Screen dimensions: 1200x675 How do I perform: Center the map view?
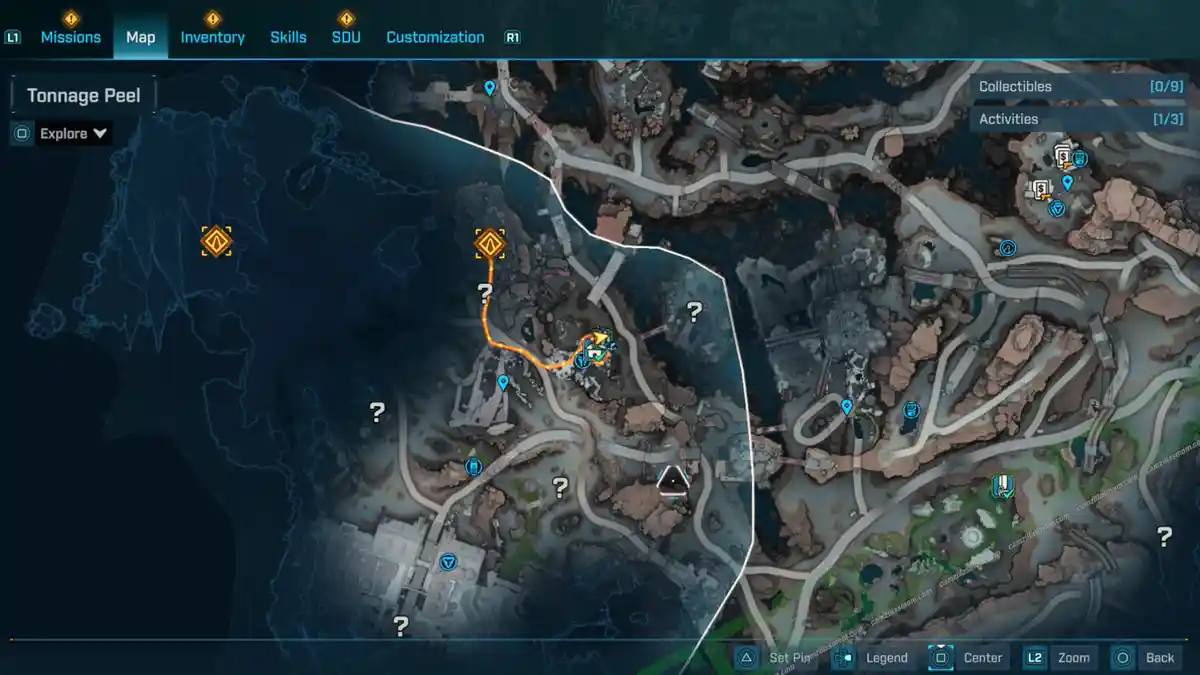[968, 657]
